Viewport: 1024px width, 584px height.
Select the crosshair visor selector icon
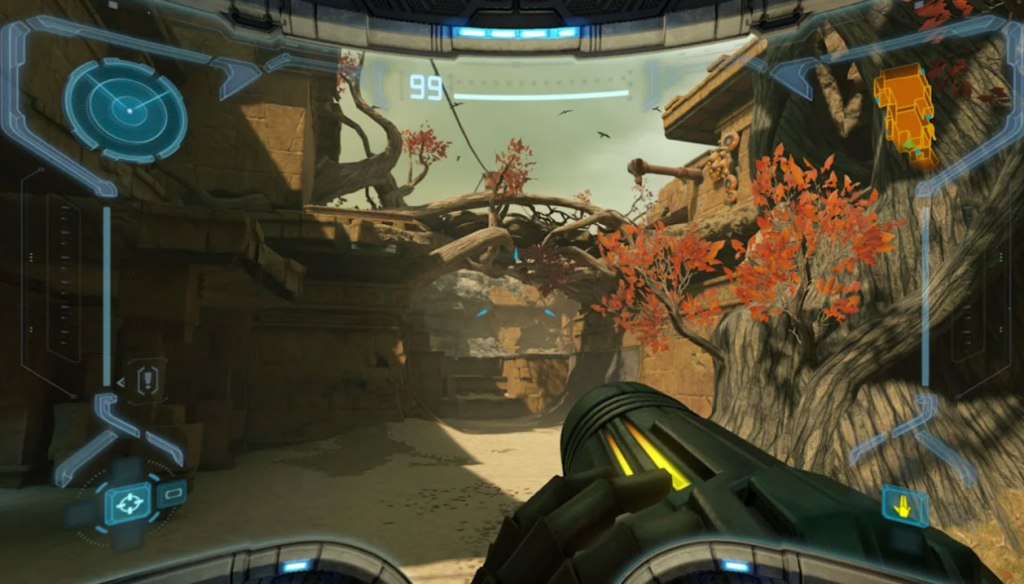127,503
